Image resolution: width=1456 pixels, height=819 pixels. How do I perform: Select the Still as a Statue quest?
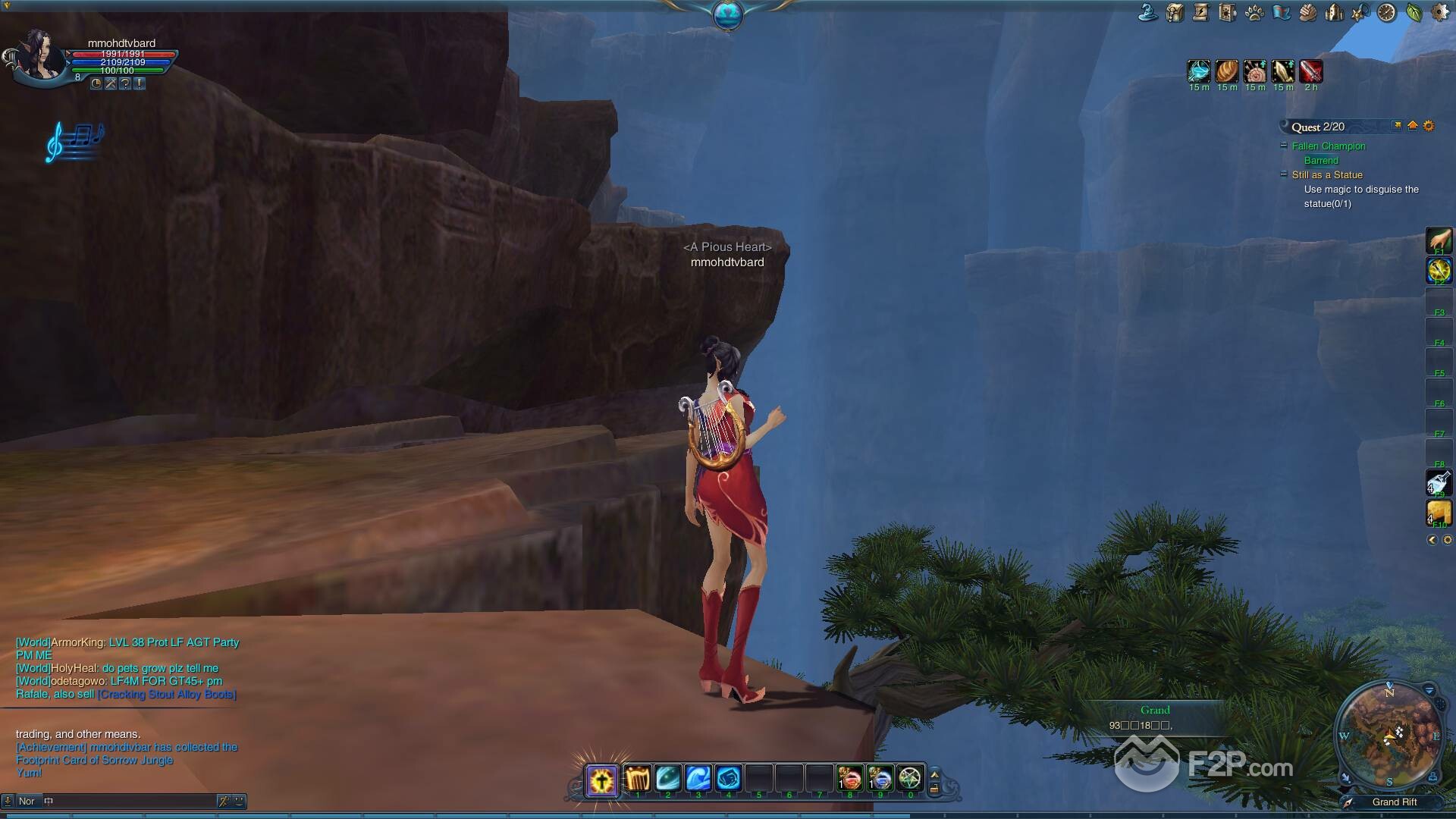point(1327,175)
